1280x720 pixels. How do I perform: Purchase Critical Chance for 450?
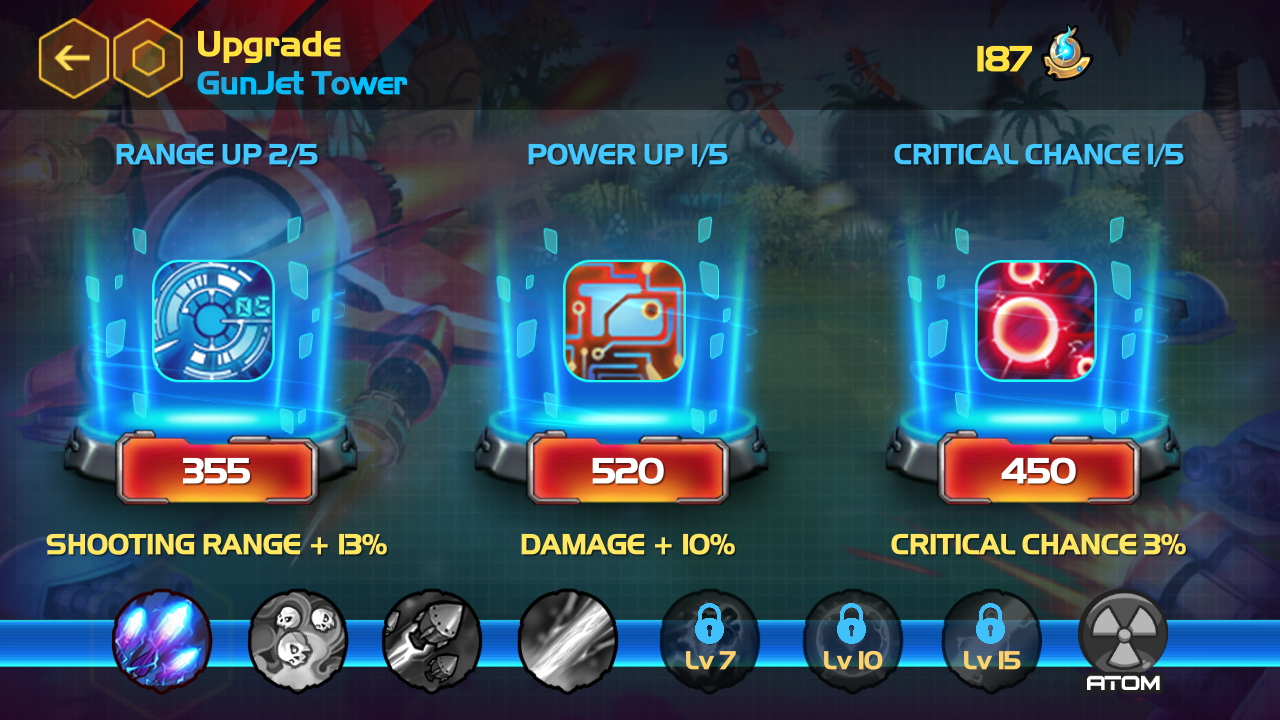[x=1038, y=468]
